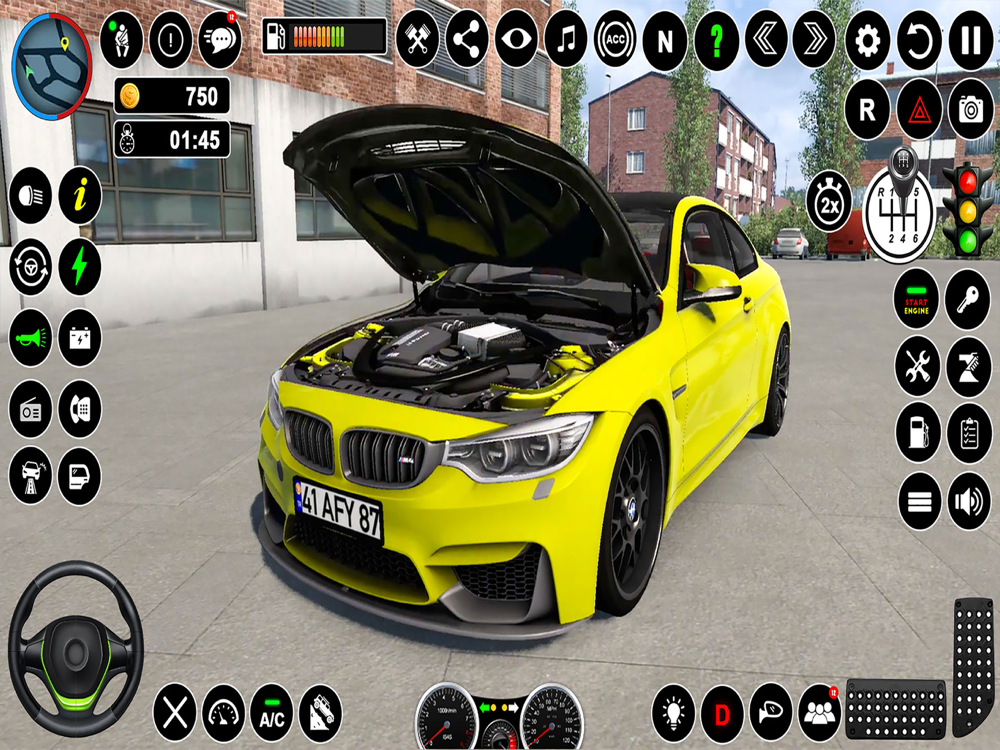
Task: Take a screenshot with camera button
Action: pos(970,108)
